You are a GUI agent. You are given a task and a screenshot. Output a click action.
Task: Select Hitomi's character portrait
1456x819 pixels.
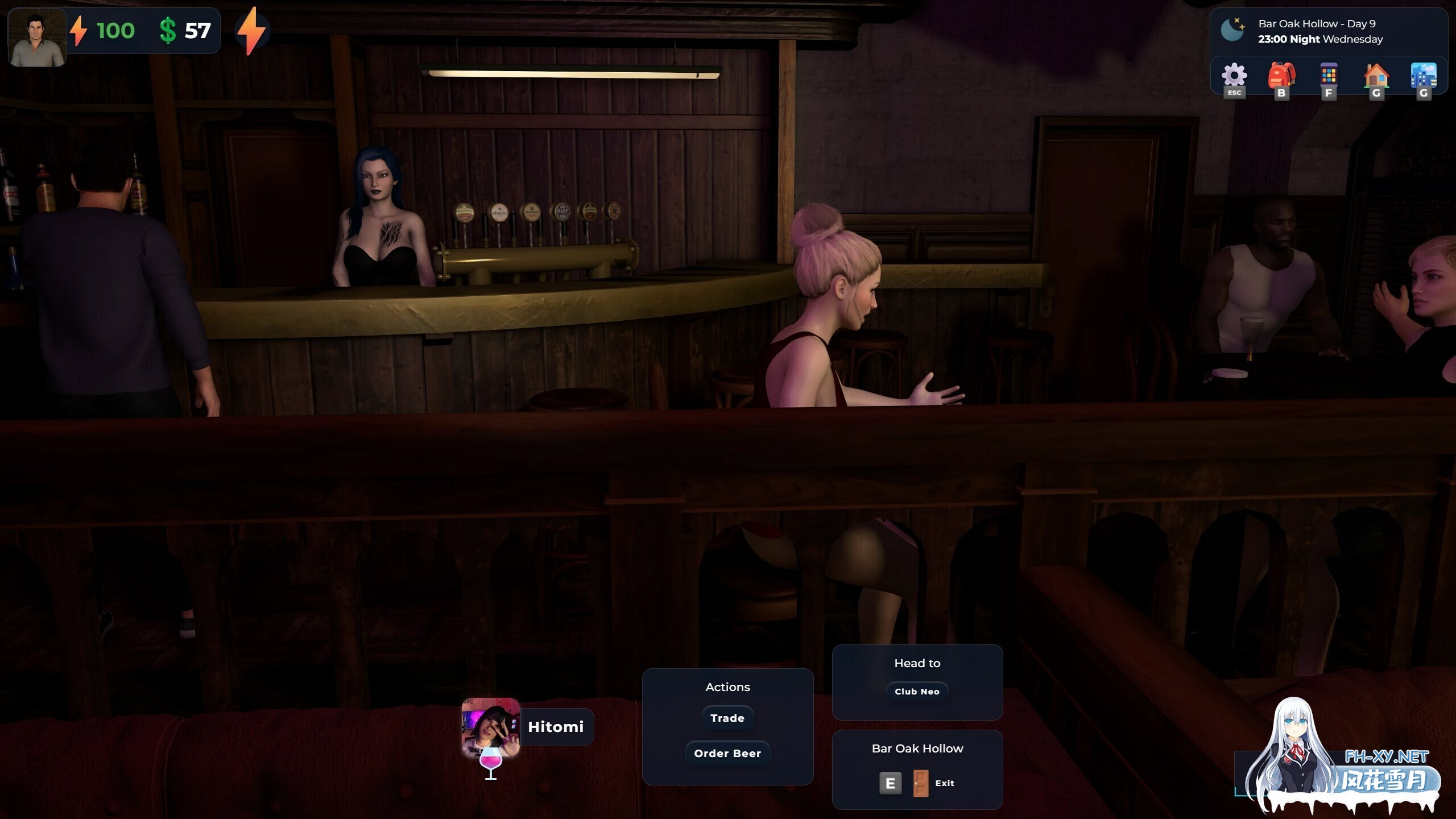[x=491, y=727]
